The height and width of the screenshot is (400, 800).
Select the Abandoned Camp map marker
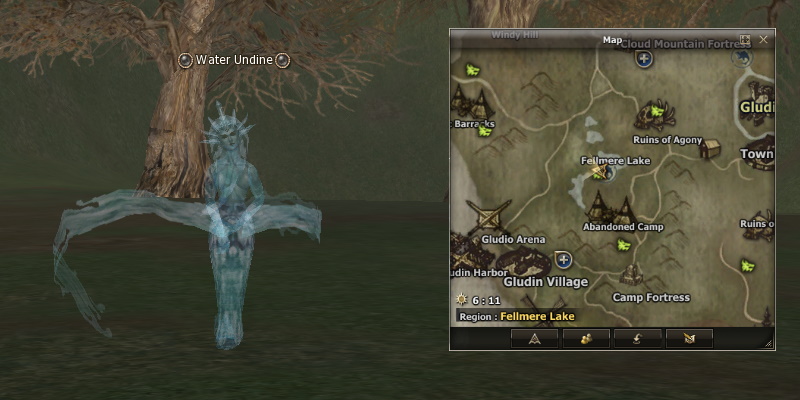611,208
